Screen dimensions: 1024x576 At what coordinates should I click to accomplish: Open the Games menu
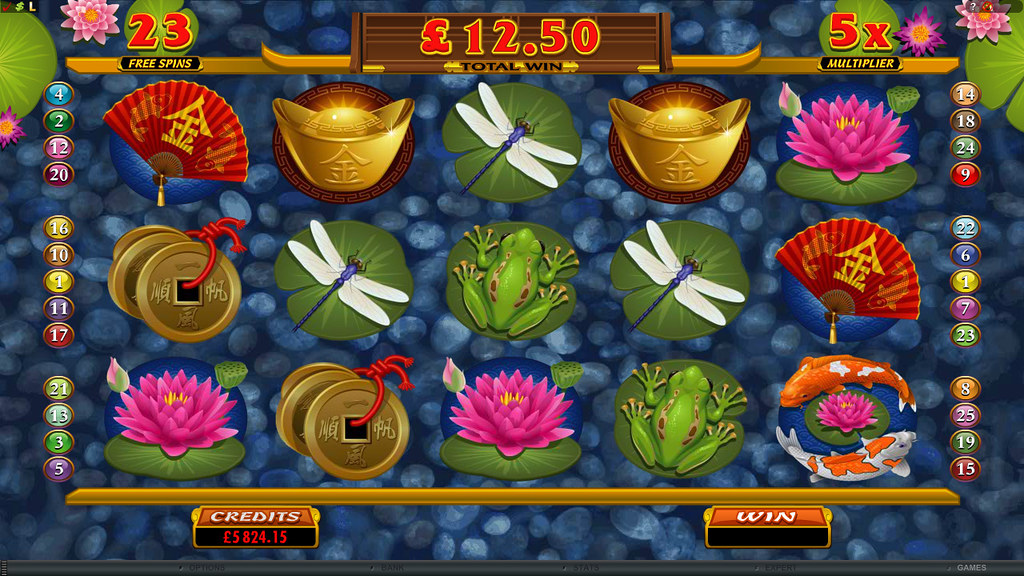(970, 568)
